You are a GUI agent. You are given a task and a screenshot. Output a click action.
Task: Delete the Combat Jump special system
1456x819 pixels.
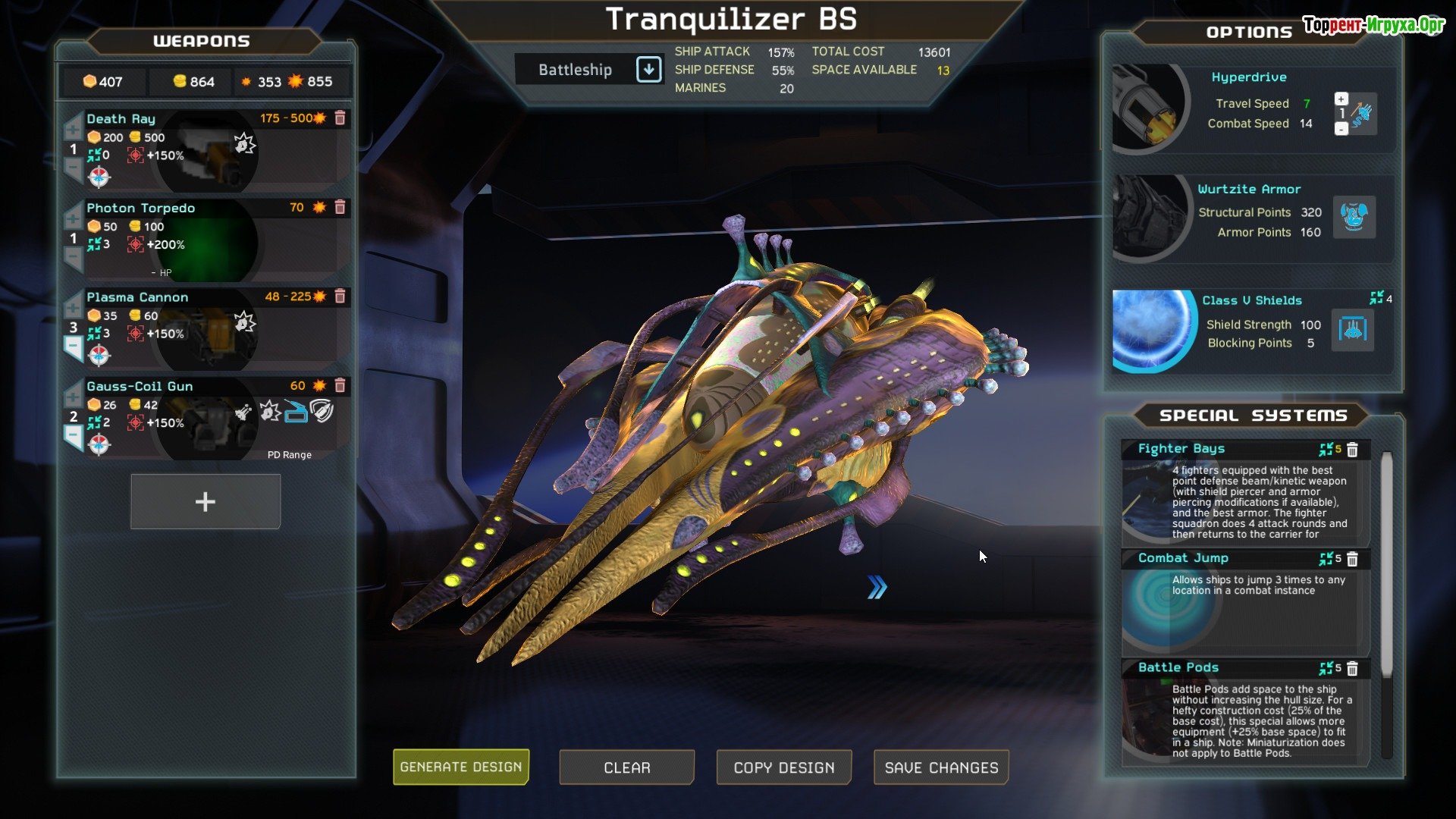[1352, 559]
